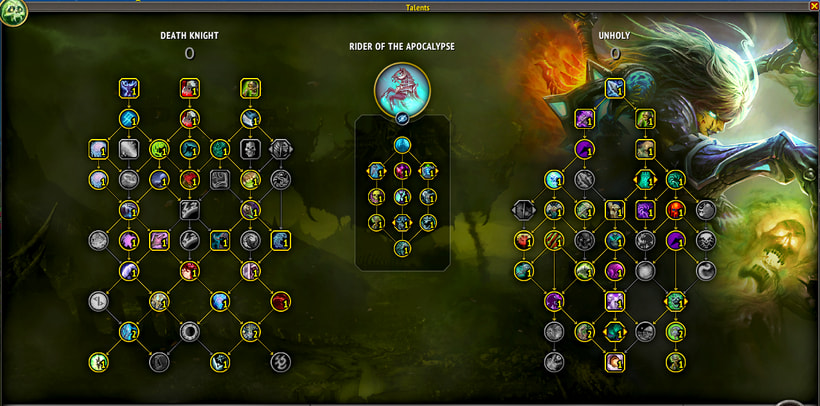Choose the unlearned dark ring talent node

(189, 331)
